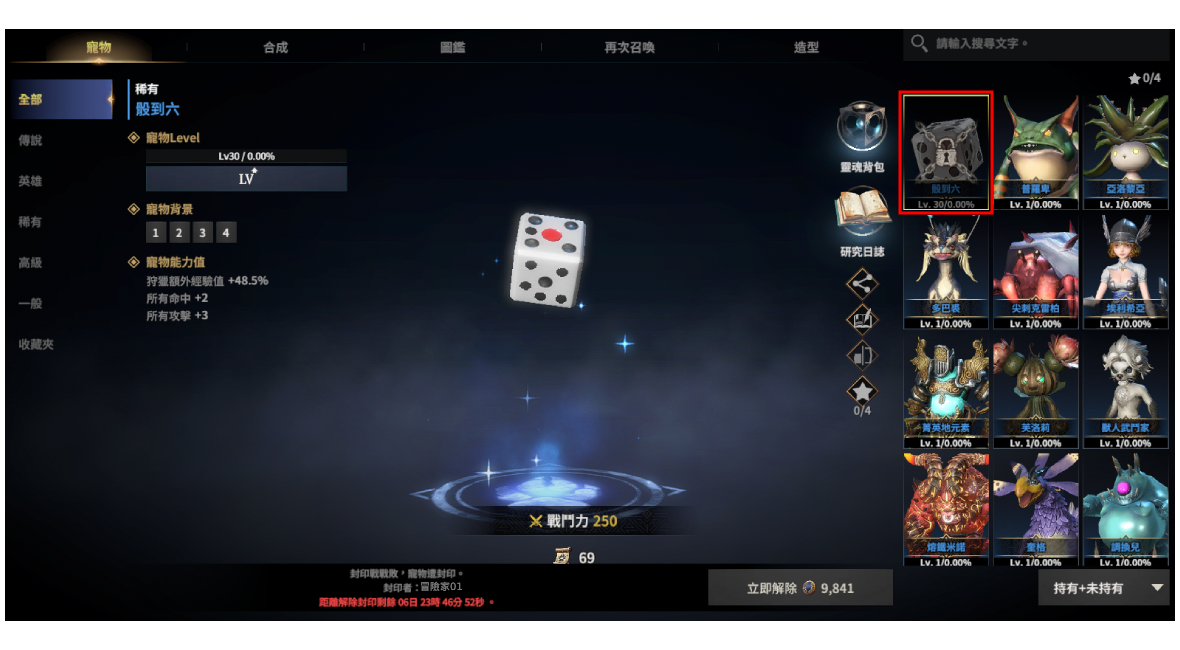Go to the 再次召喚 tab
Viewport: 1180px width, 650px height.
tap(629, 47)
